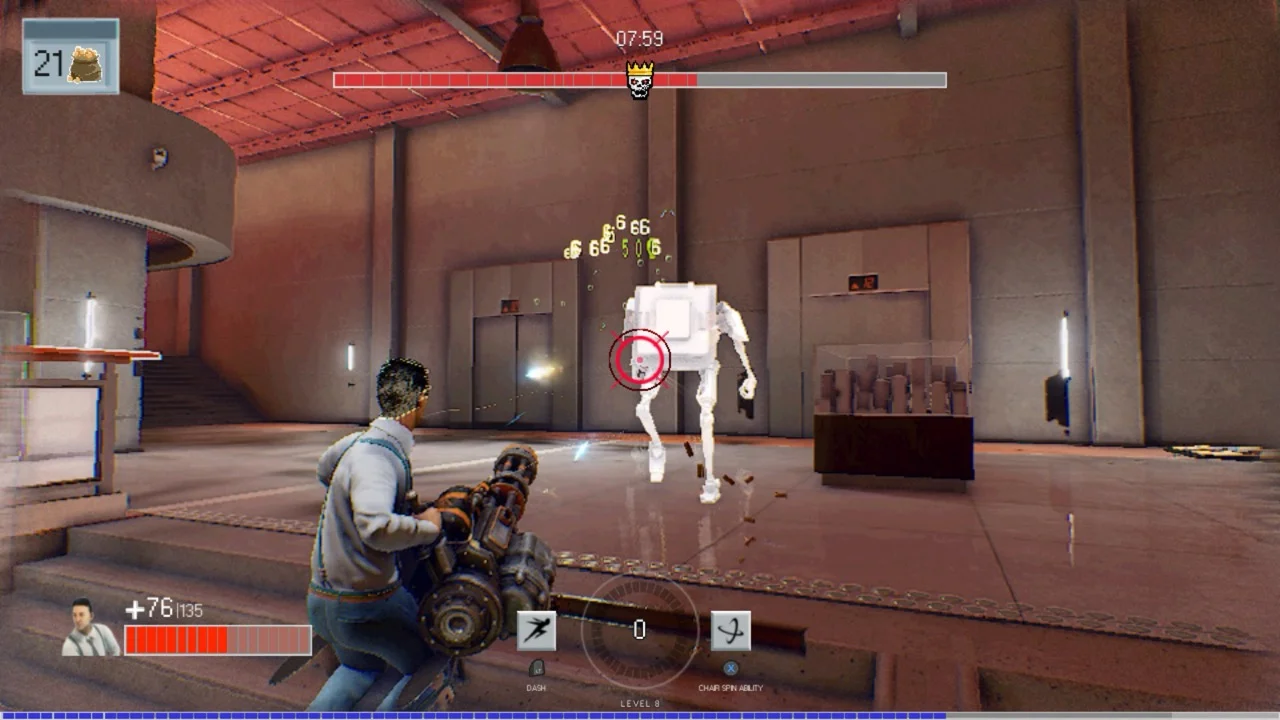Screen dimensions: 1280x720
Task: Activate the Dash ability icon
Action: tap(536, 630)
